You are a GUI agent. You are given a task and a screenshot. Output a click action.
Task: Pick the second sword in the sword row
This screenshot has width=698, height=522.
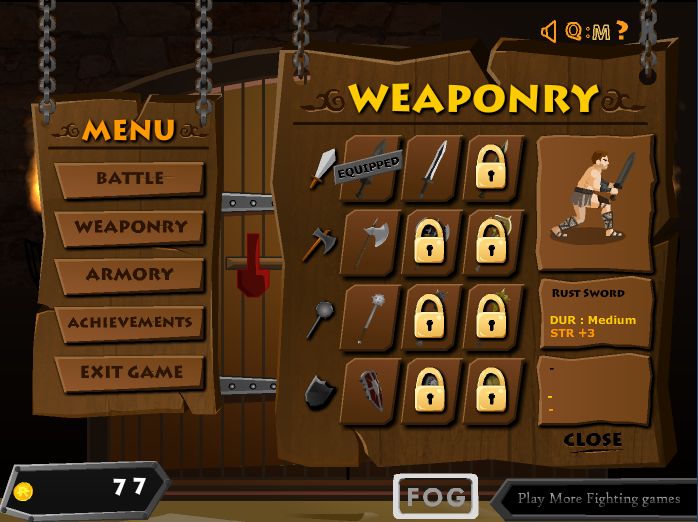tap(433, 167)
